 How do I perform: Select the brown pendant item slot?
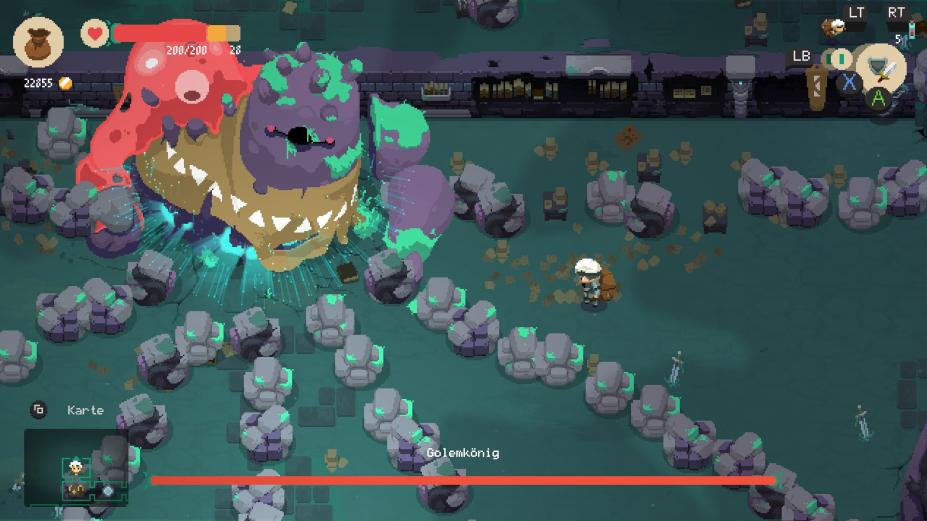tap(816, 81)
